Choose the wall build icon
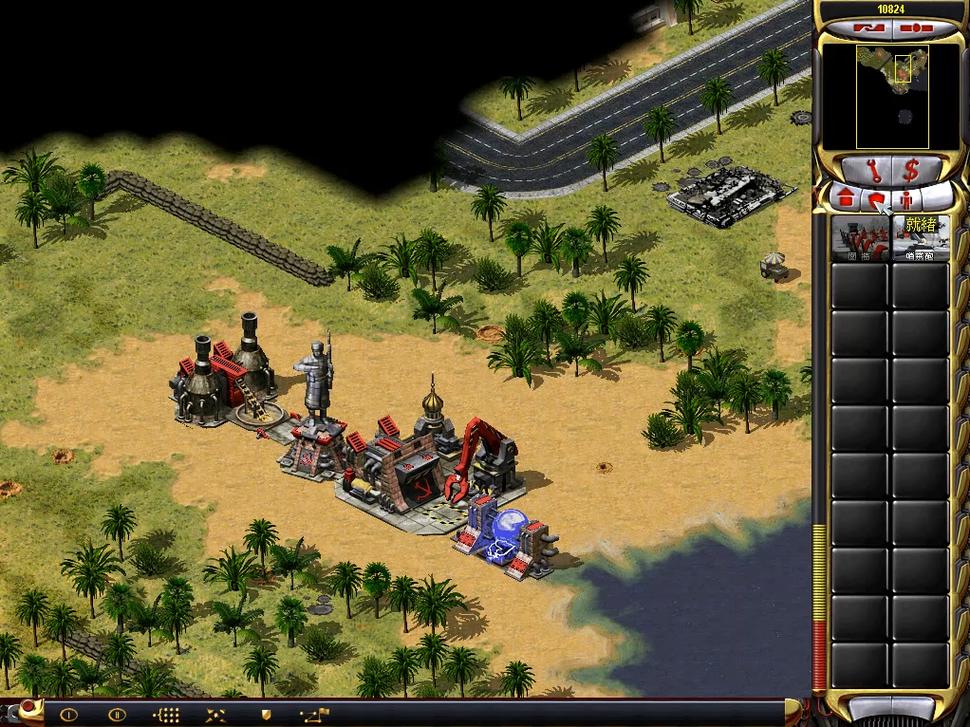This screenshot has height=727, width=970. (x=860, y=238)
